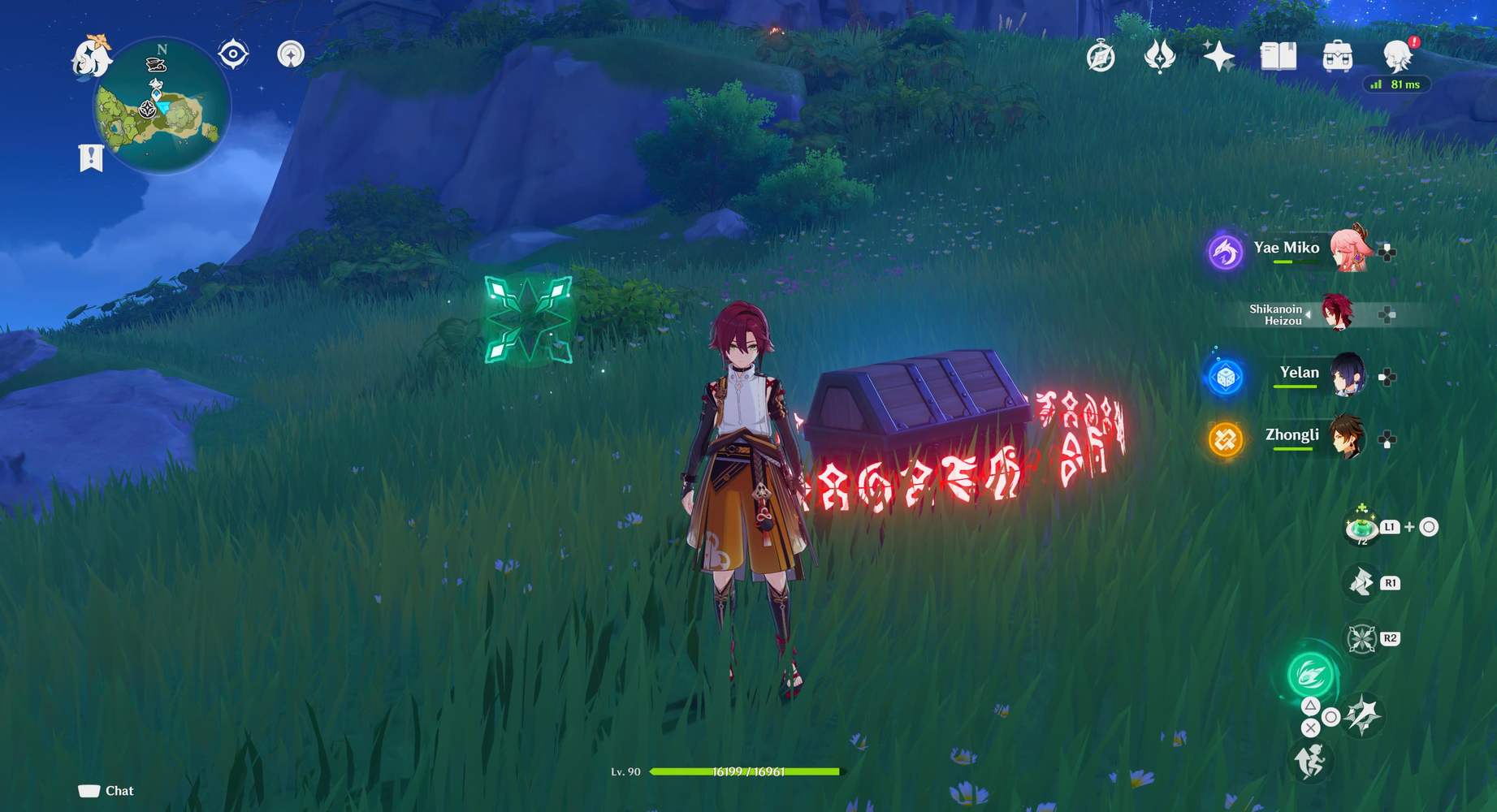Open the Chat window
The width and height of the screenshot is (1497, 812).
(104, 790)
